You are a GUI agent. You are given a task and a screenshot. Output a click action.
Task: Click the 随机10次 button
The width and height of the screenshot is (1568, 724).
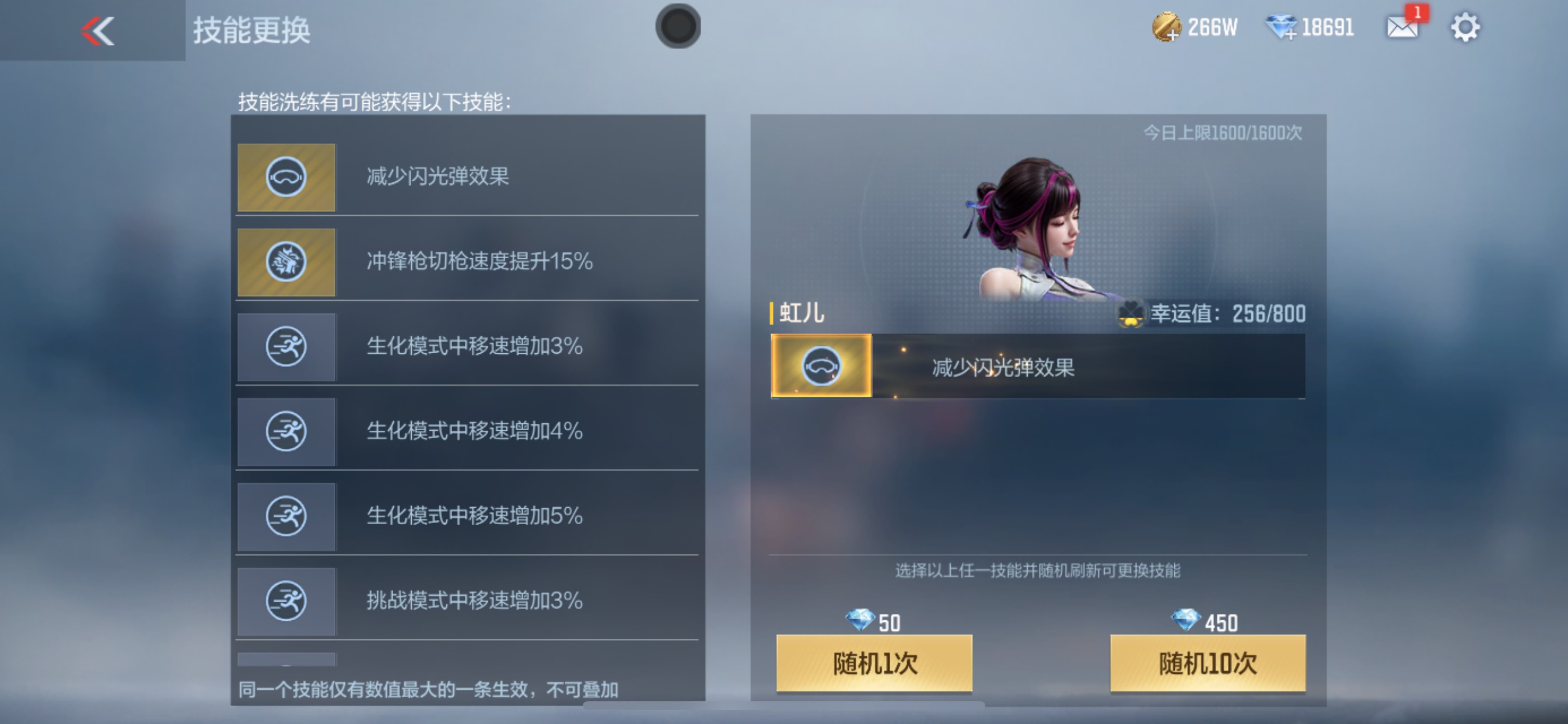(1208, 665)
